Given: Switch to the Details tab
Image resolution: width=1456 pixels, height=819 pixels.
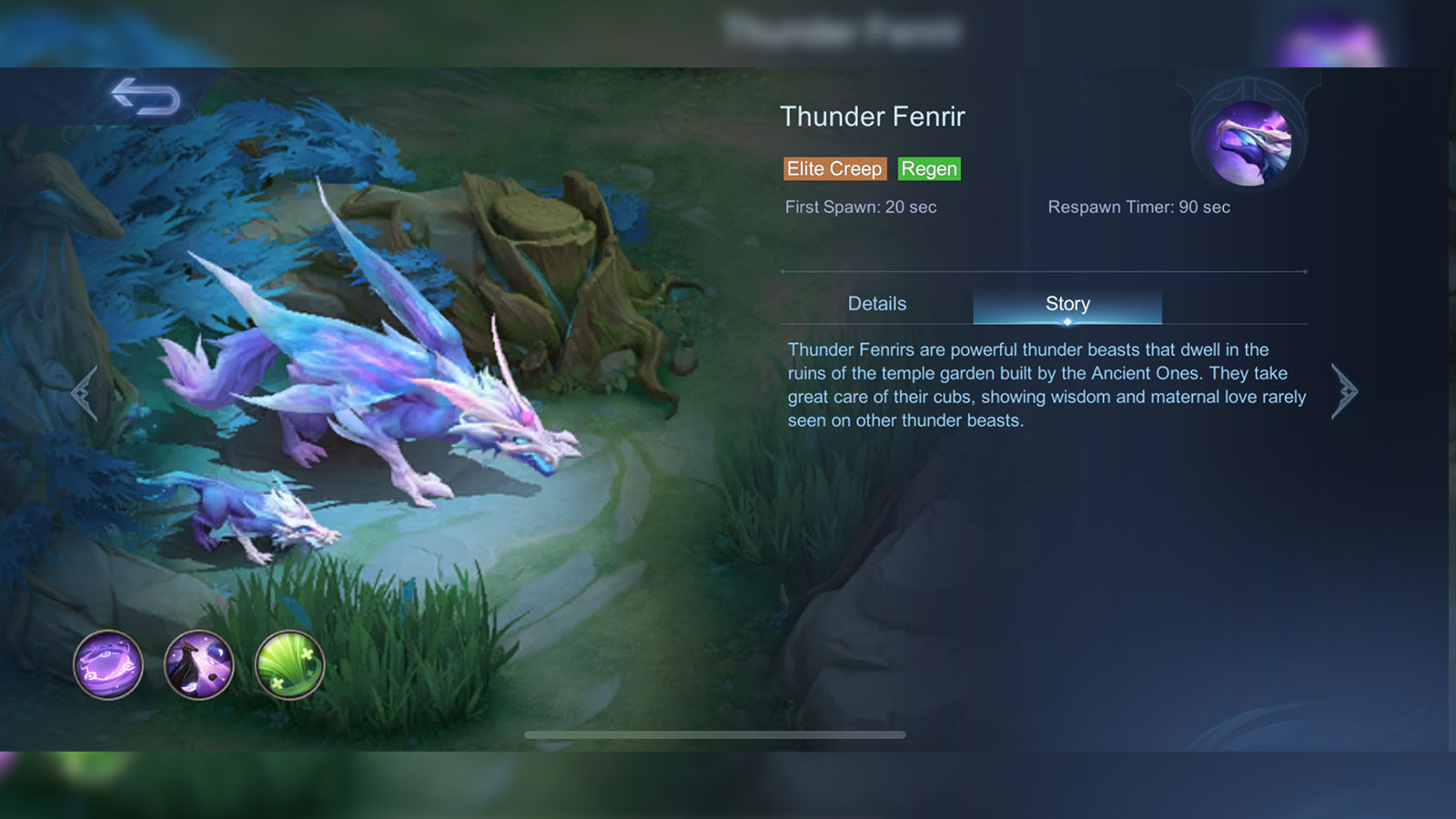Looking at the screenshot, I should [877, 303].
